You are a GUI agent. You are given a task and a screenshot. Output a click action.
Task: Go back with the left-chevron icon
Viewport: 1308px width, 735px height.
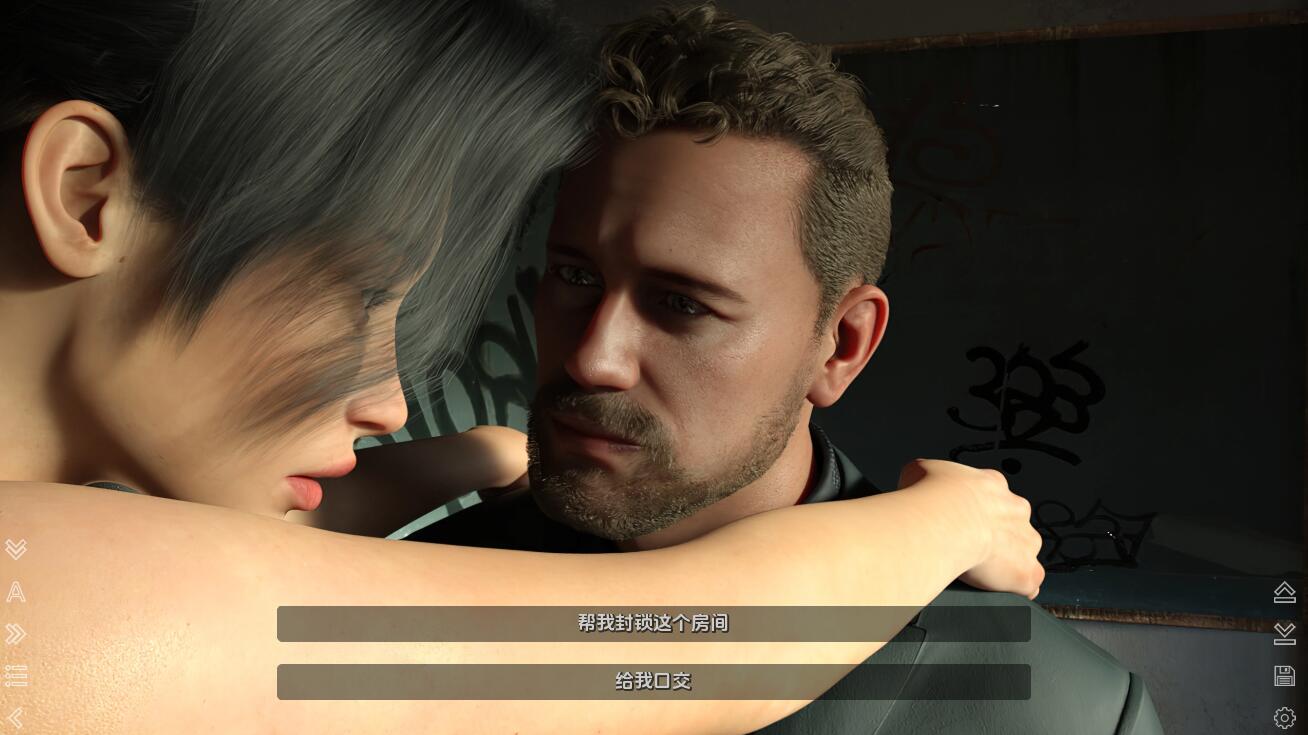pos(16,718)
